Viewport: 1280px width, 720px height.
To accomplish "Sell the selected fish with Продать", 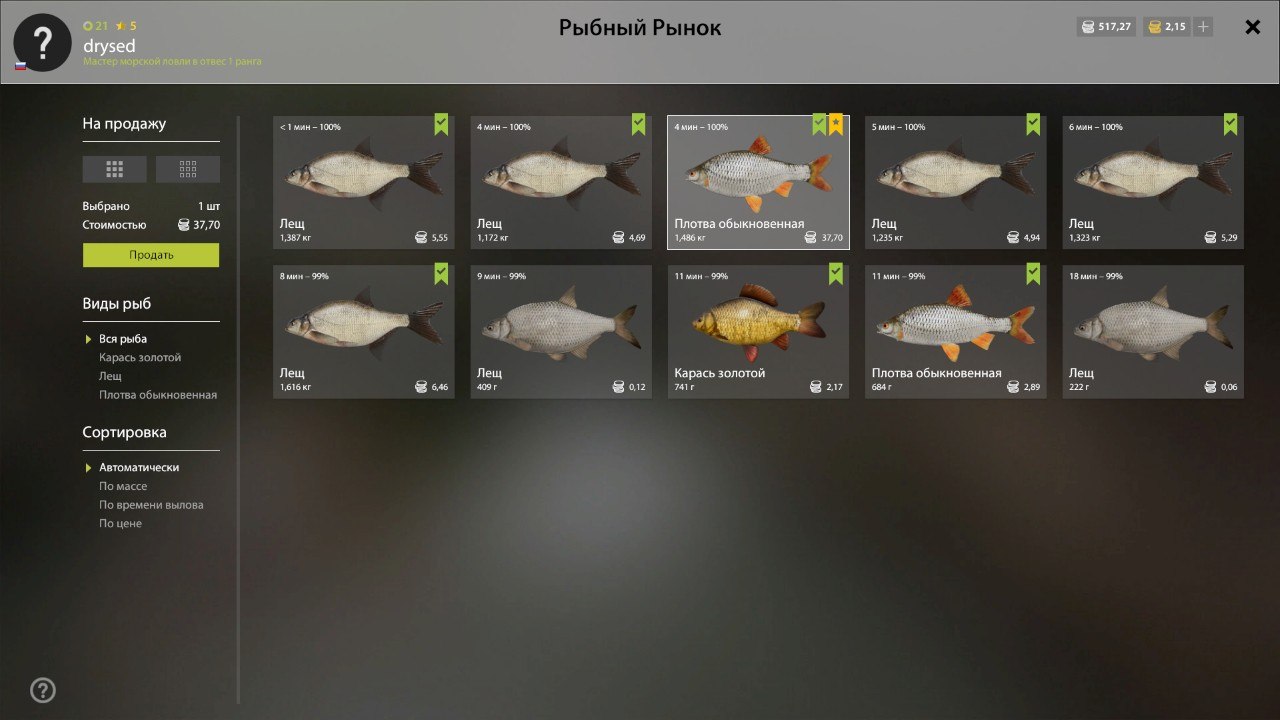I will pos(151,255).
